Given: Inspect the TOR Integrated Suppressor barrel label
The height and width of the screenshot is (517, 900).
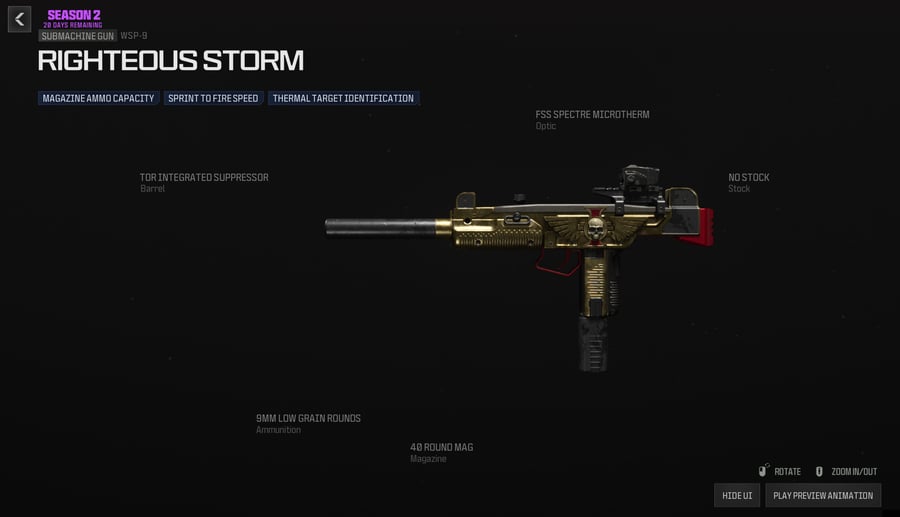Looking at the screenshot, I should 204,178.
